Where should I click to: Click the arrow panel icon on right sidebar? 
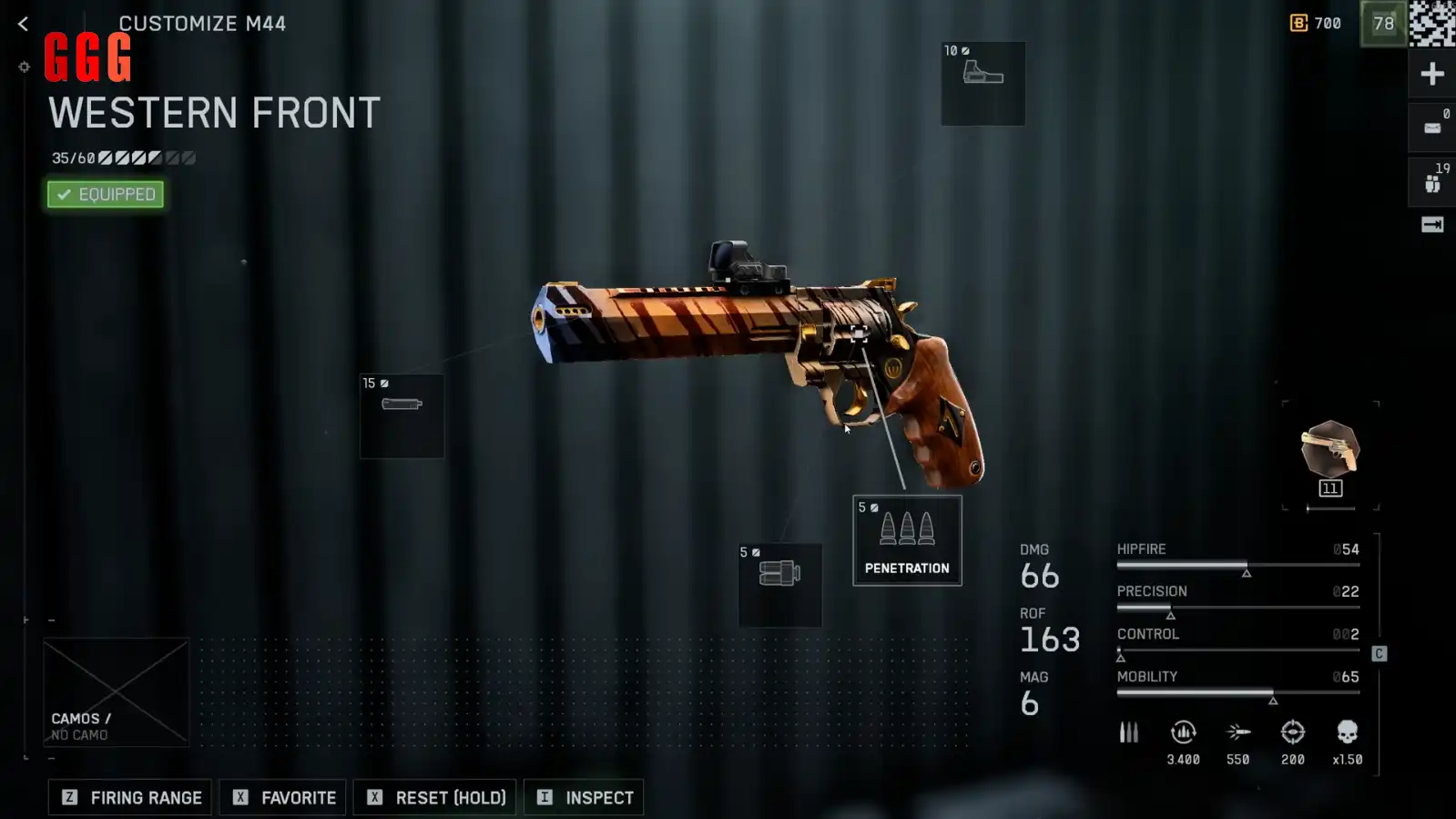(x=1431, y=225)
